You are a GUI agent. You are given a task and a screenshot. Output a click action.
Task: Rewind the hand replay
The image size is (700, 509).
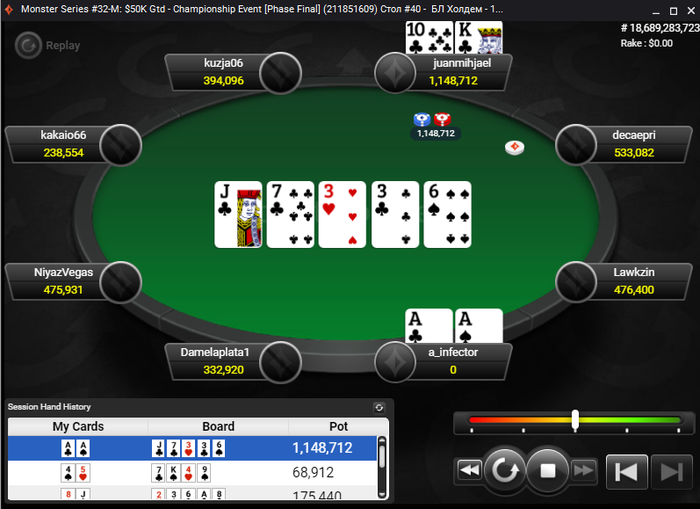click(469, 470)
